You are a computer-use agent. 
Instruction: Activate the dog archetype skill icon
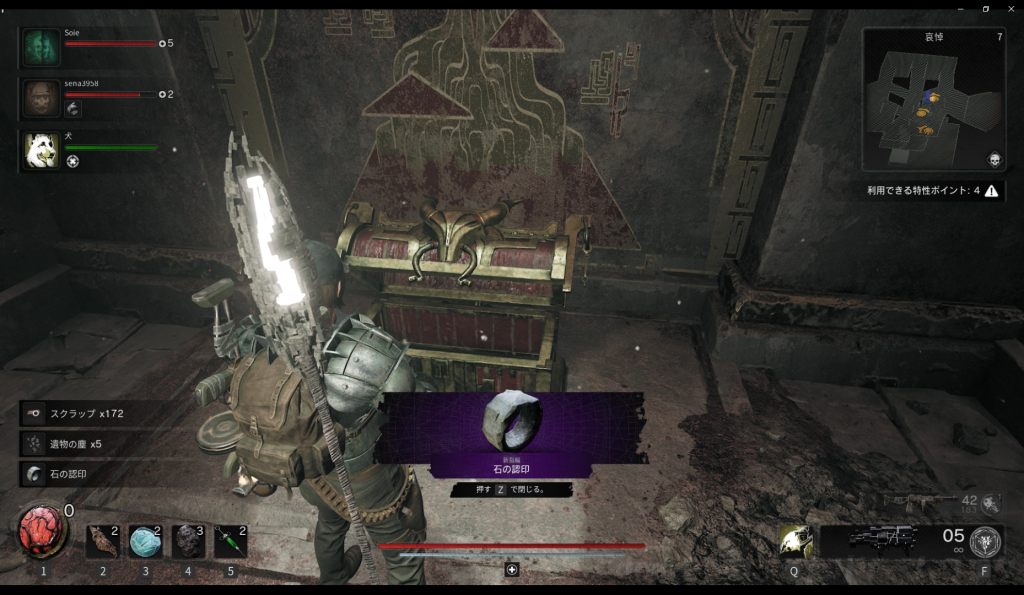pyautogui.click(x=795, y=540)
